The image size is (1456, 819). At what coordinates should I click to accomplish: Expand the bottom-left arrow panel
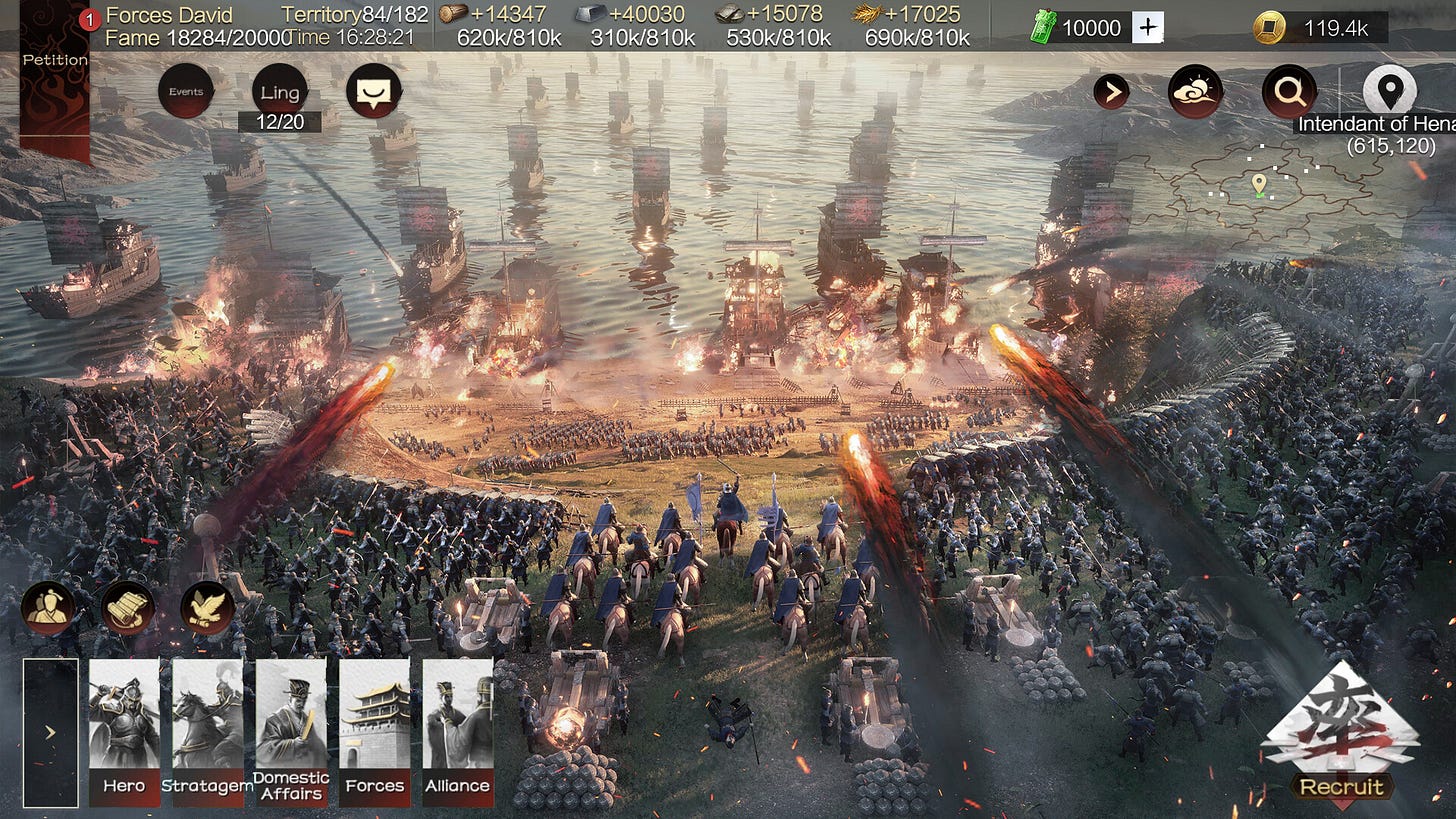(x=50, y=732)
